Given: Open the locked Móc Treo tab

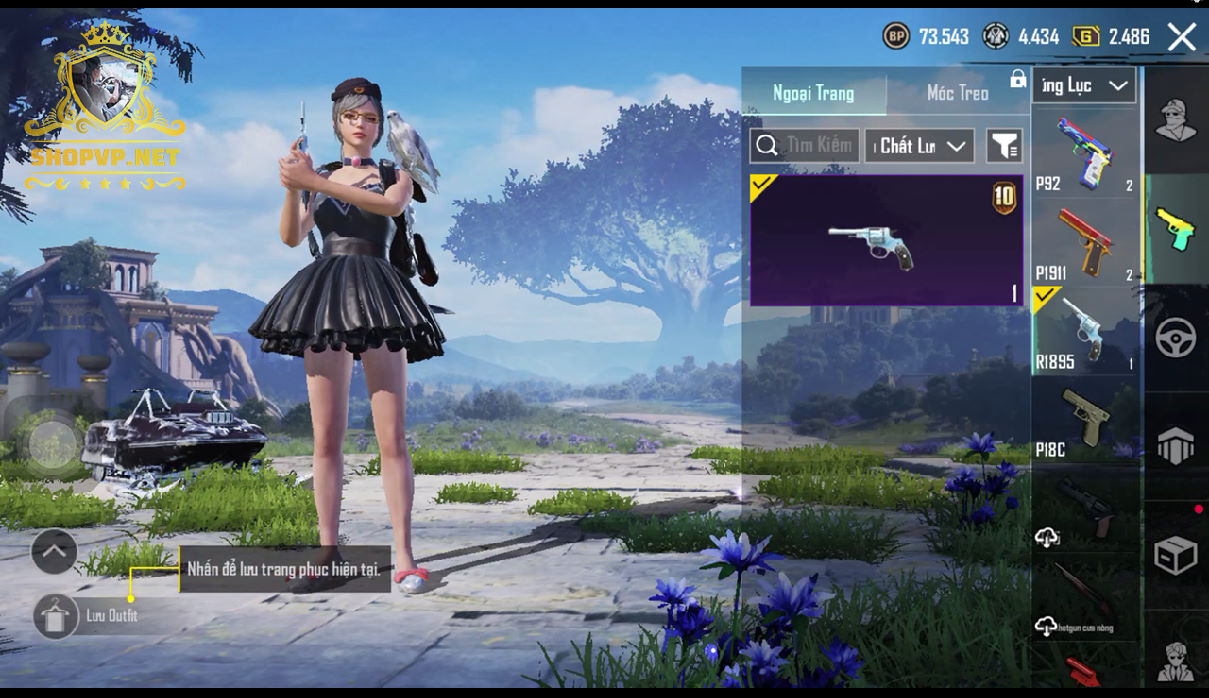Looking at the screenshot, I should click(x=958, y=93).
